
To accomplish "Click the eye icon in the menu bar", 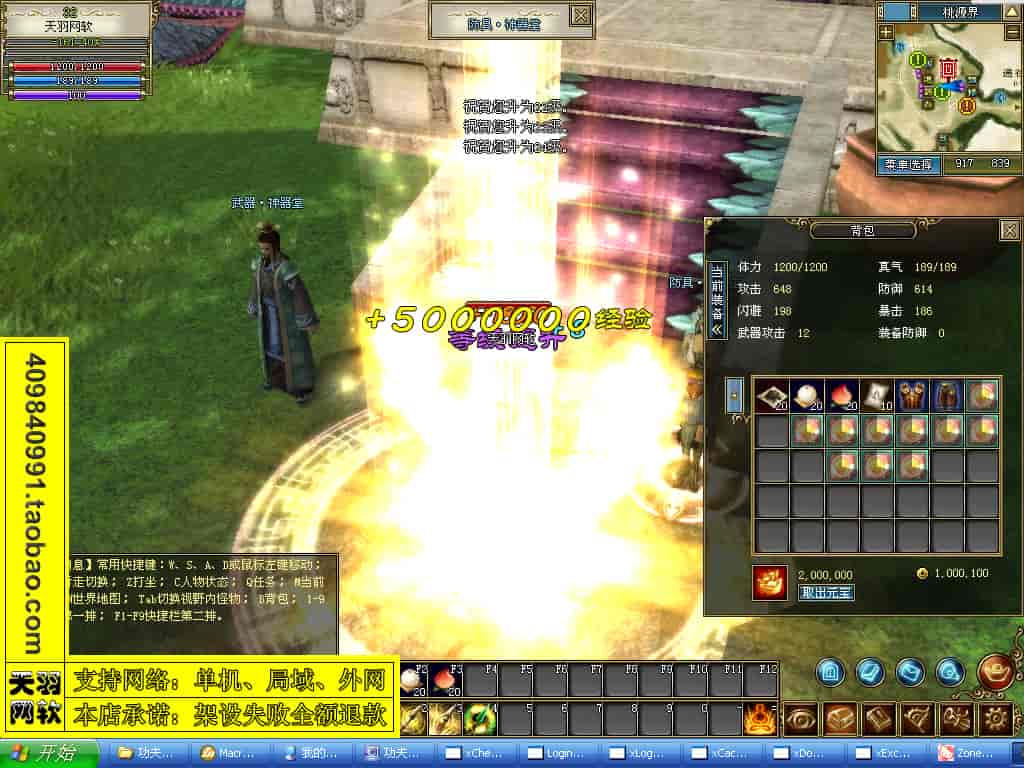I will [800, 718].
